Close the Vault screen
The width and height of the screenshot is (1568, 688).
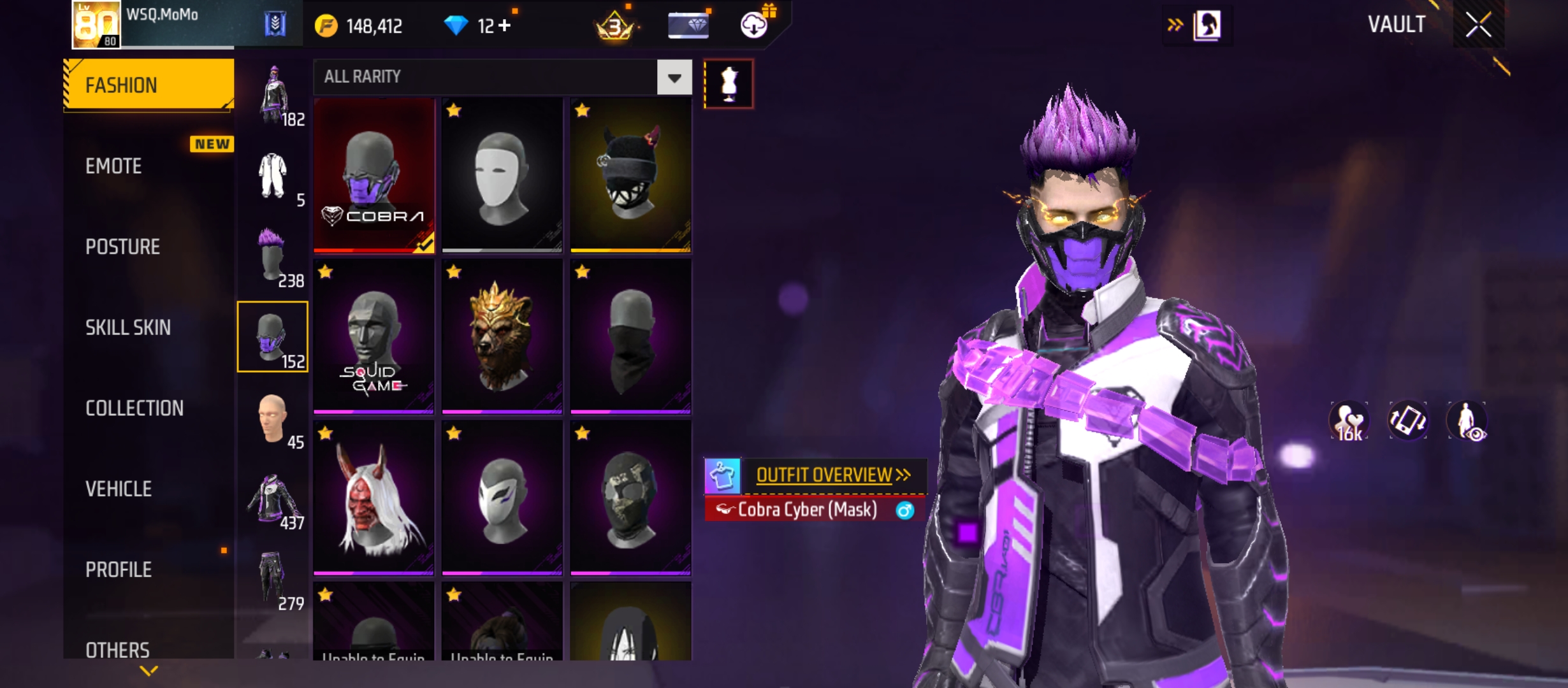click(1477, 25)
